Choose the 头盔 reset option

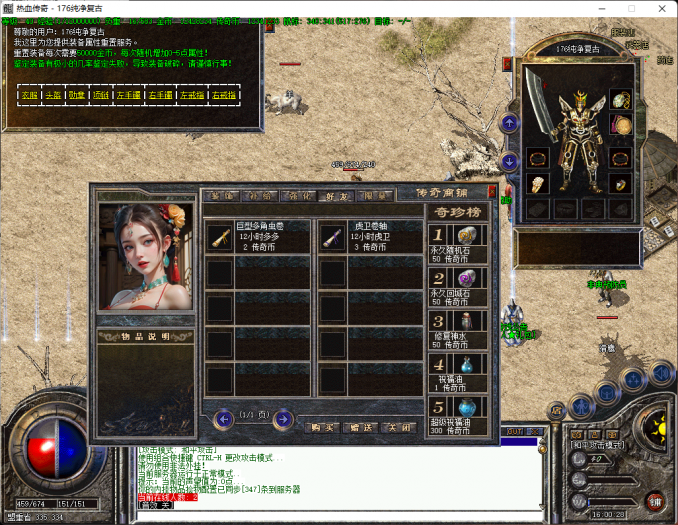(x=54, y=95)
